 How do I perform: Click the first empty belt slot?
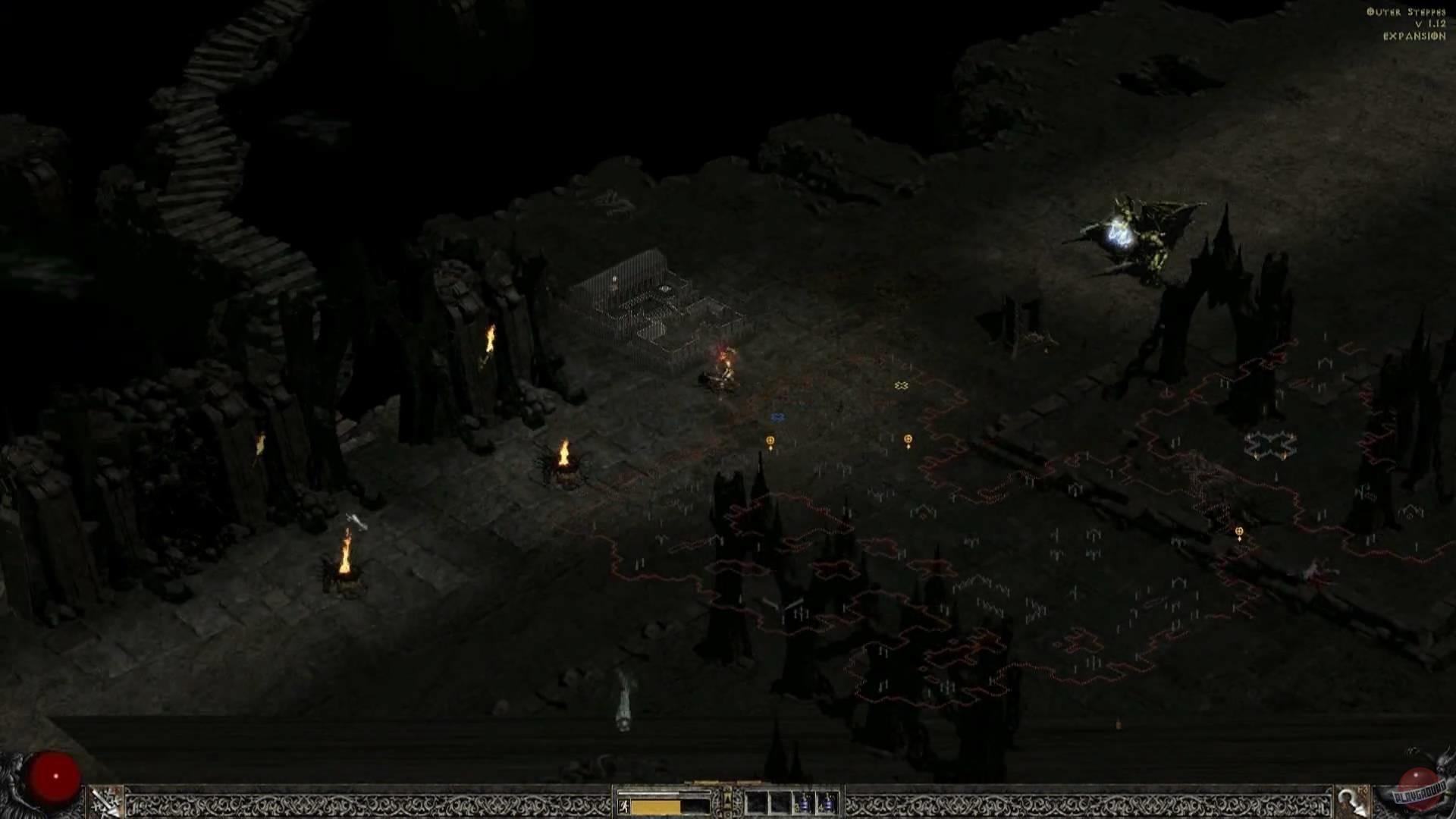click(755, 802)
